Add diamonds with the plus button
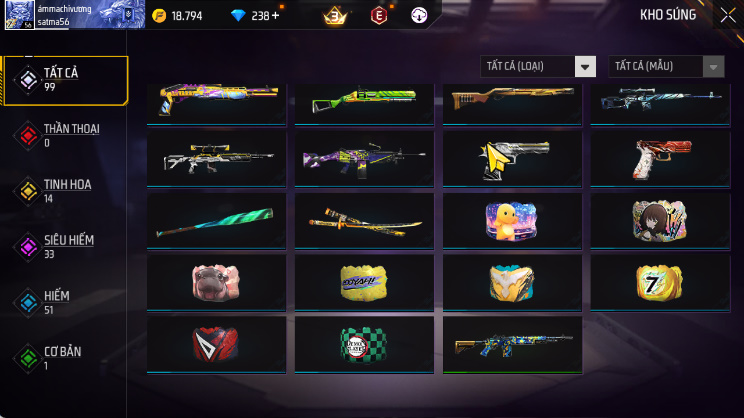Viewport: 744px width, 418px height. pyautogui.click(x=275, y=16)
